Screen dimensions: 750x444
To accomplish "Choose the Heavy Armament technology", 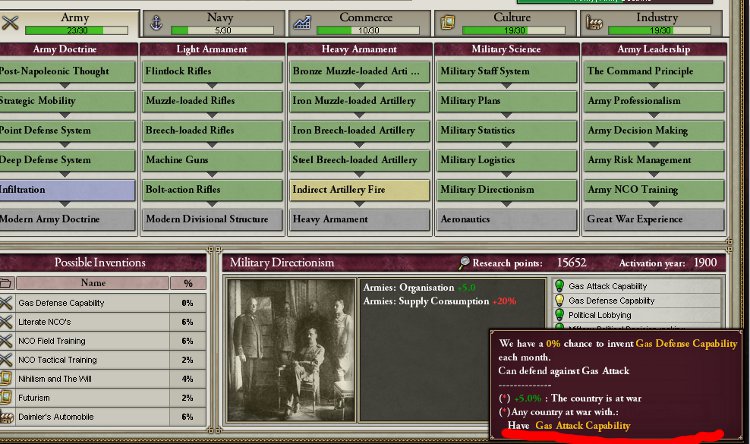I will (359, 219).
